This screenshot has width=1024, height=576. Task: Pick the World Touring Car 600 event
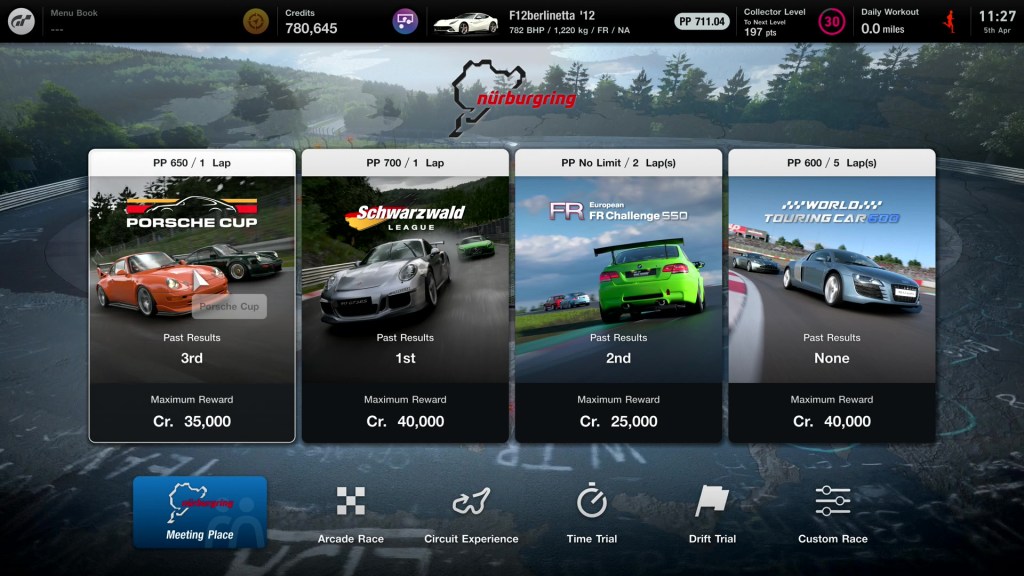(x=831, y=295)
